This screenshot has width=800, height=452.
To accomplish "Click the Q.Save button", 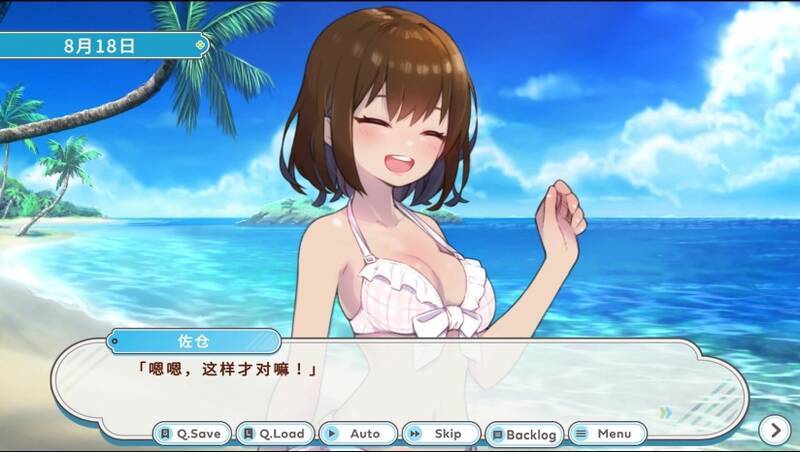I will point(192,434).
